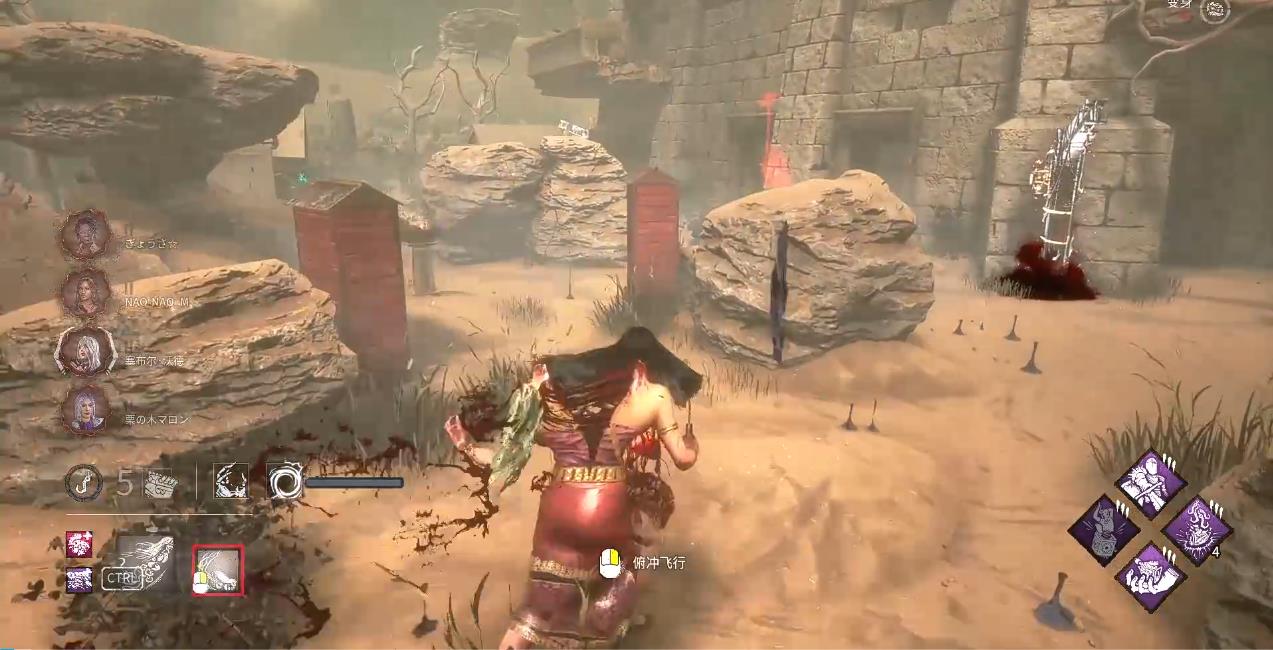The image size is (1273, 650).
Task: Click the purple-haired survivor portrait at the bottom
Action: [85, 410]
